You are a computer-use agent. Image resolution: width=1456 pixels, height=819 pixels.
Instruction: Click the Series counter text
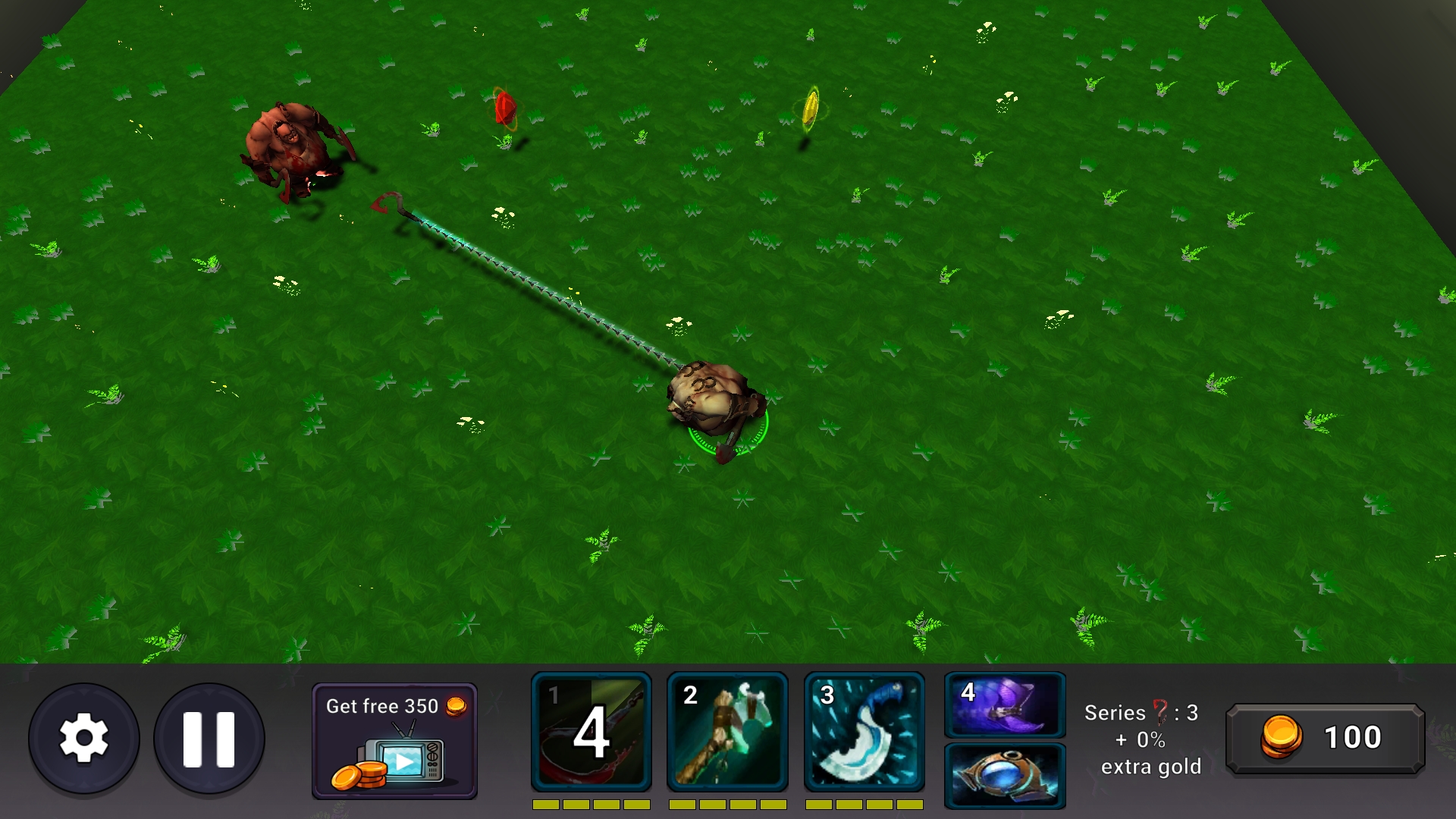click(1141, 713)
